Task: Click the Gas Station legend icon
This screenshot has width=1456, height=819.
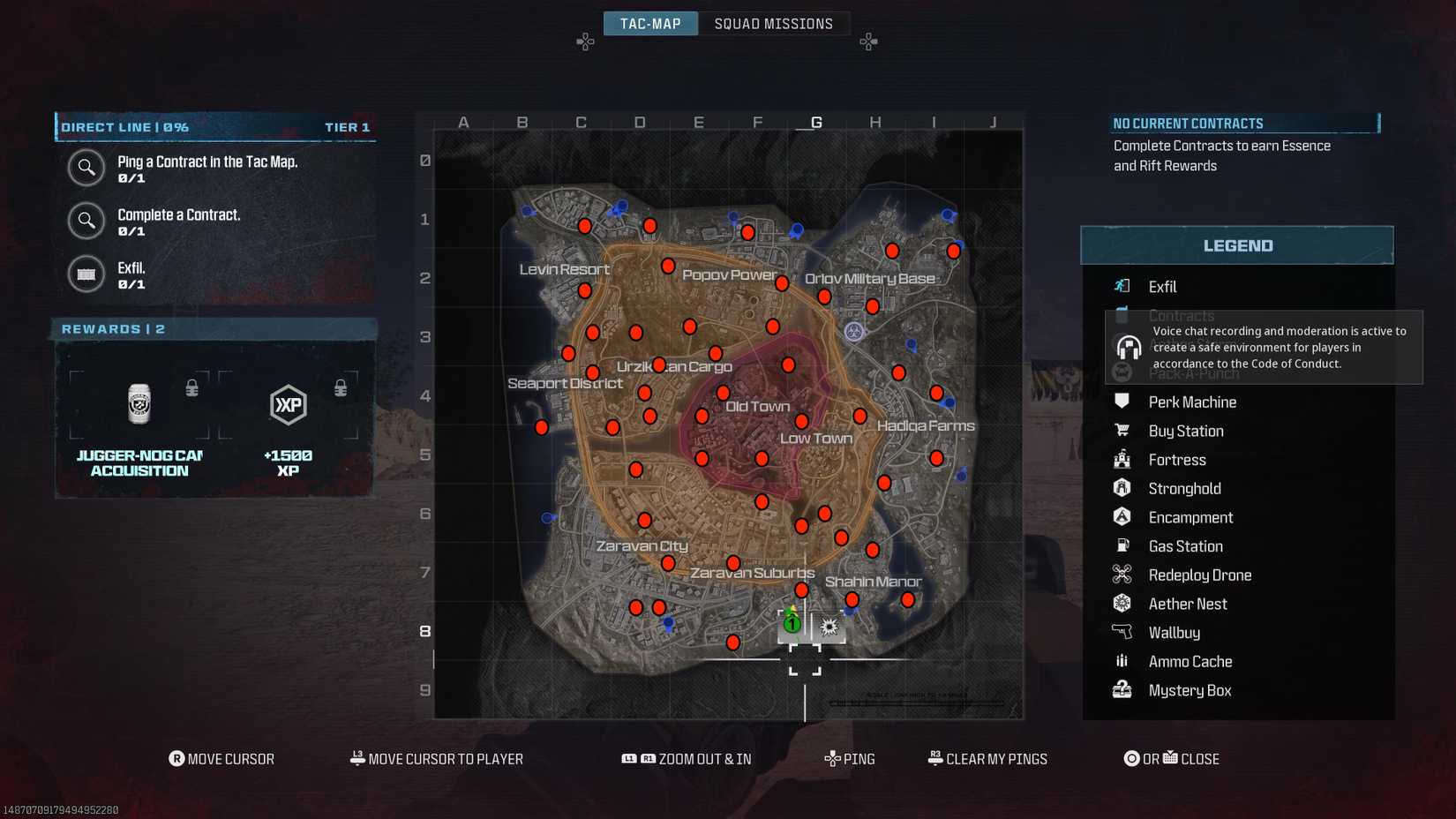Action: [1122, 545]
